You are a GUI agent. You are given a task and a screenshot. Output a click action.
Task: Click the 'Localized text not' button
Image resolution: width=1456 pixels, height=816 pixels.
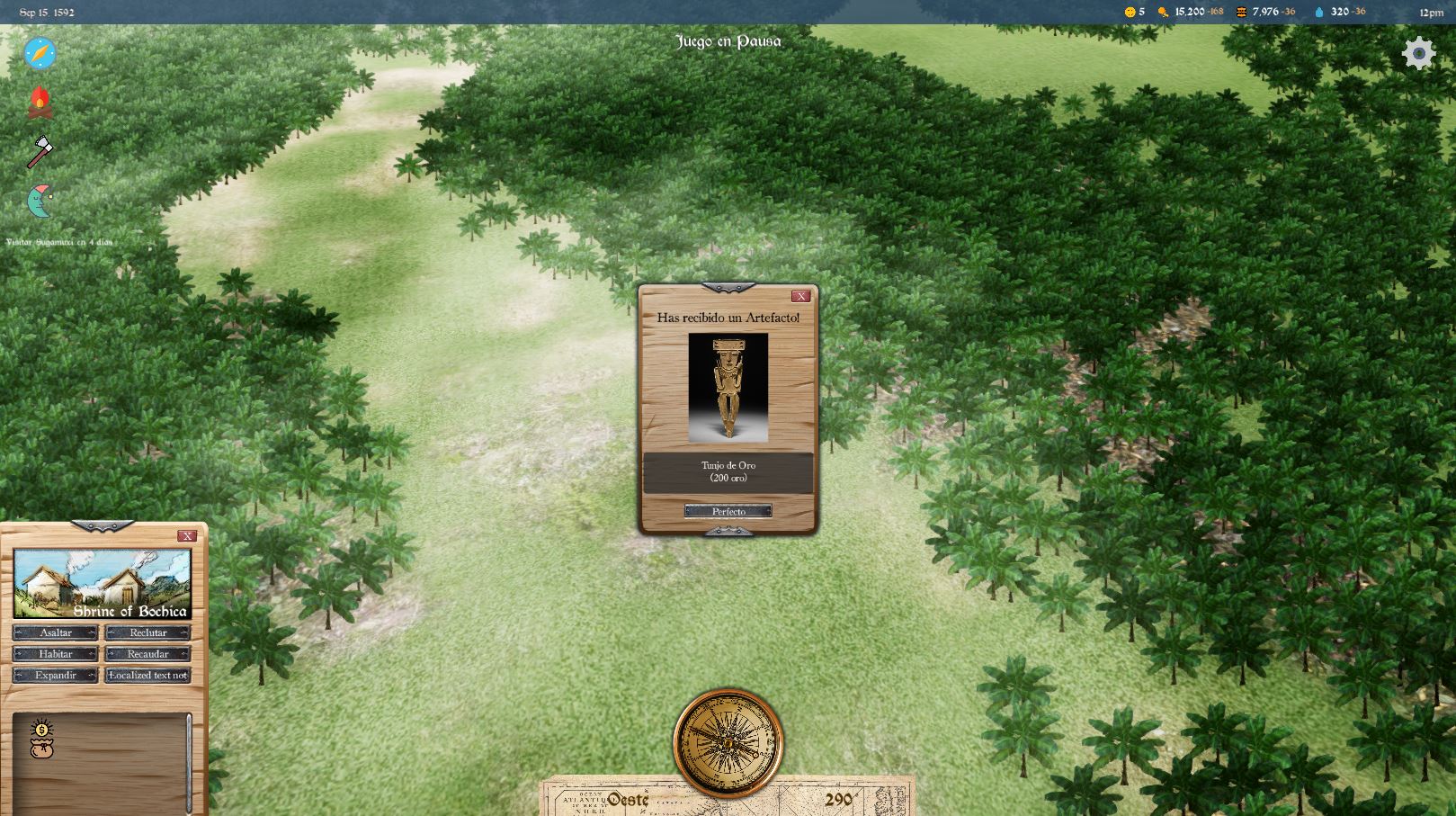[148, 675]
